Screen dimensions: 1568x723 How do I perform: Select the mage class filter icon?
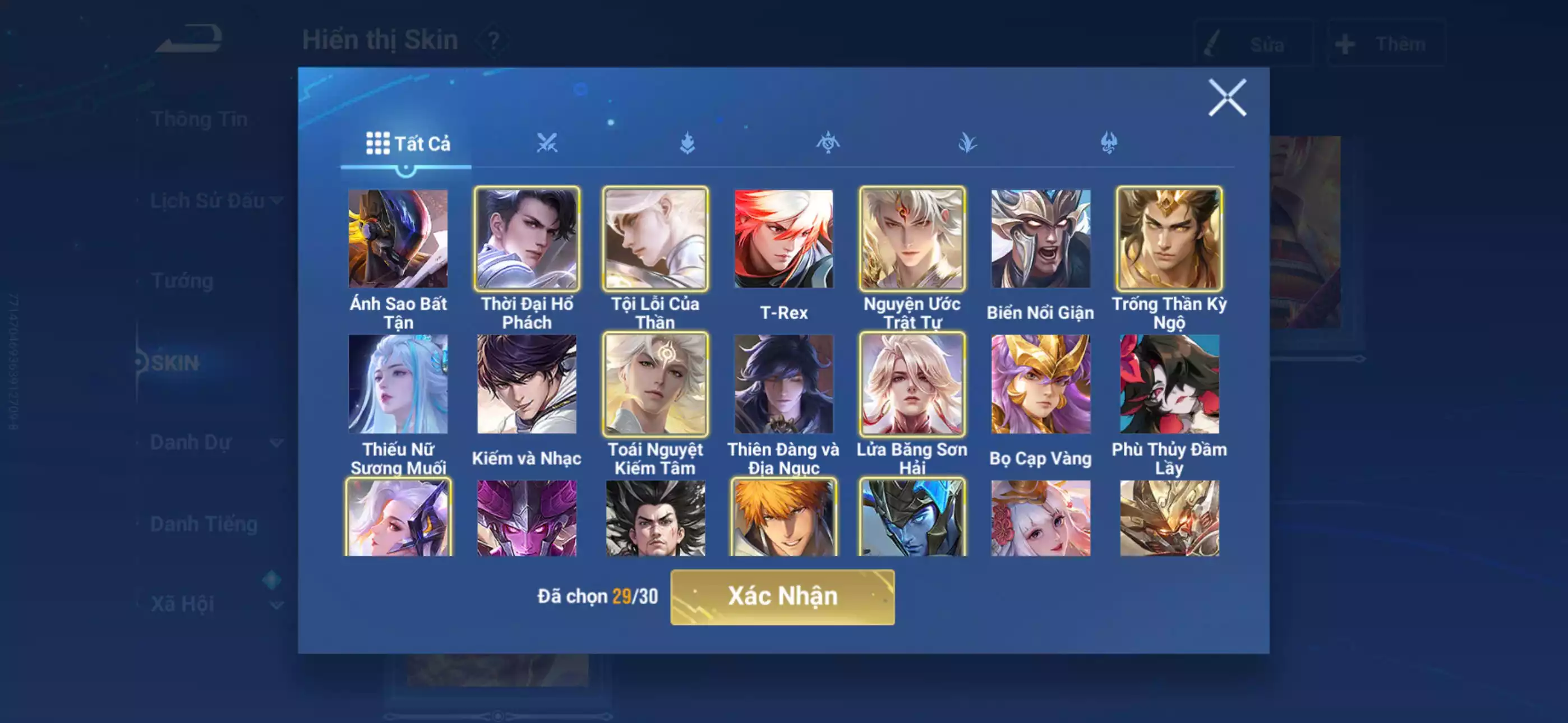[687, 143]
